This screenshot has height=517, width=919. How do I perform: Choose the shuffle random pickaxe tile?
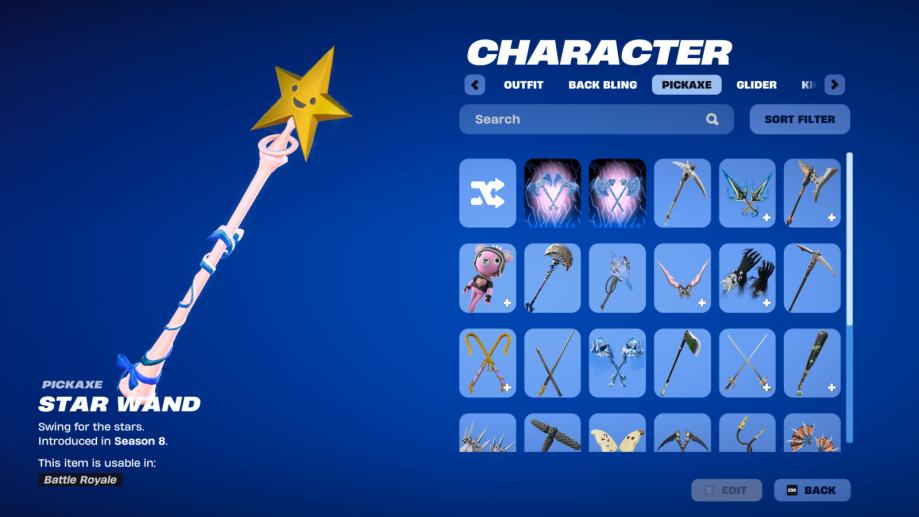[x=488, y=193]
